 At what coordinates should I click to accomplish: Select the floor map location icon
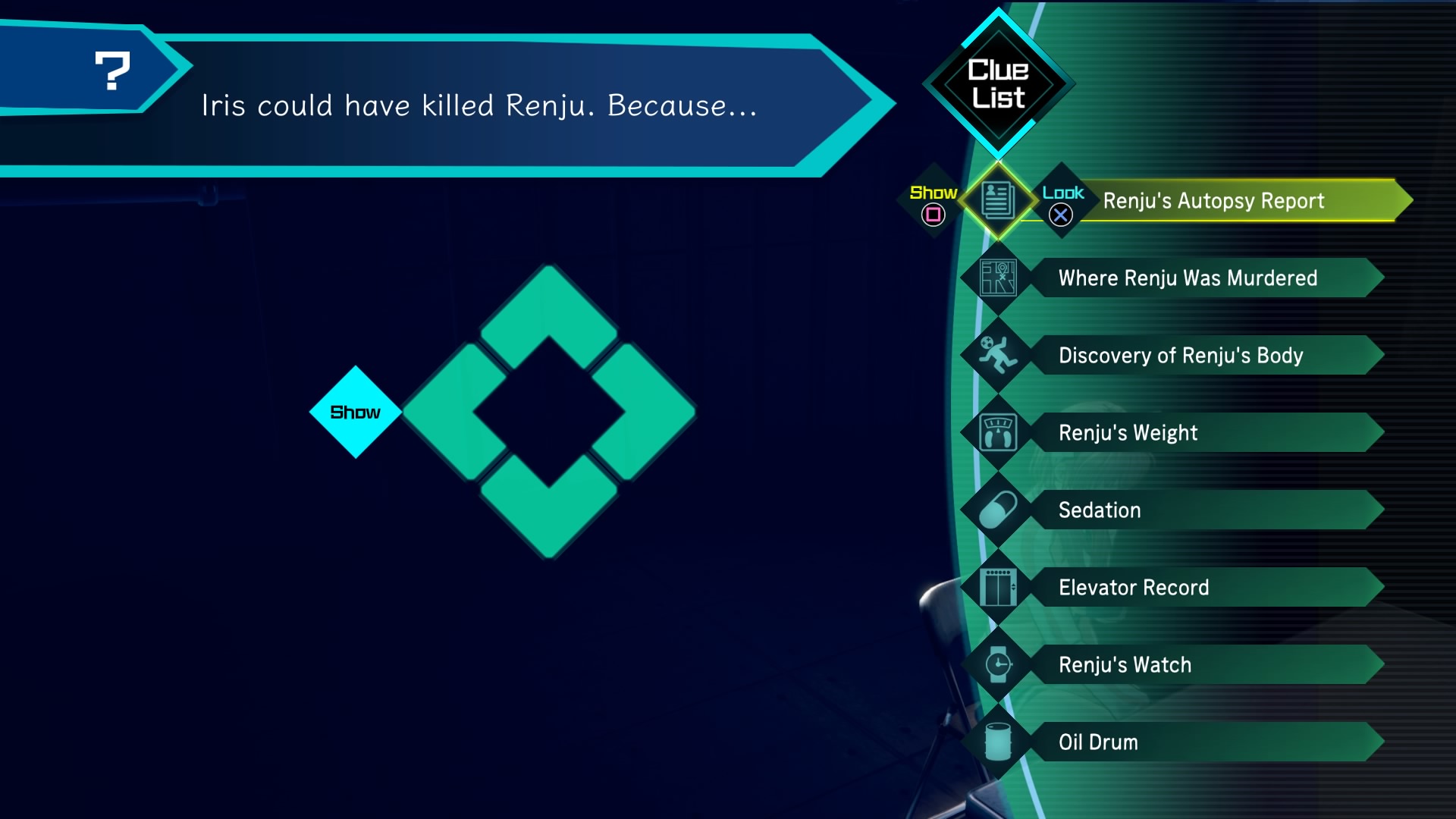point(998,278)
